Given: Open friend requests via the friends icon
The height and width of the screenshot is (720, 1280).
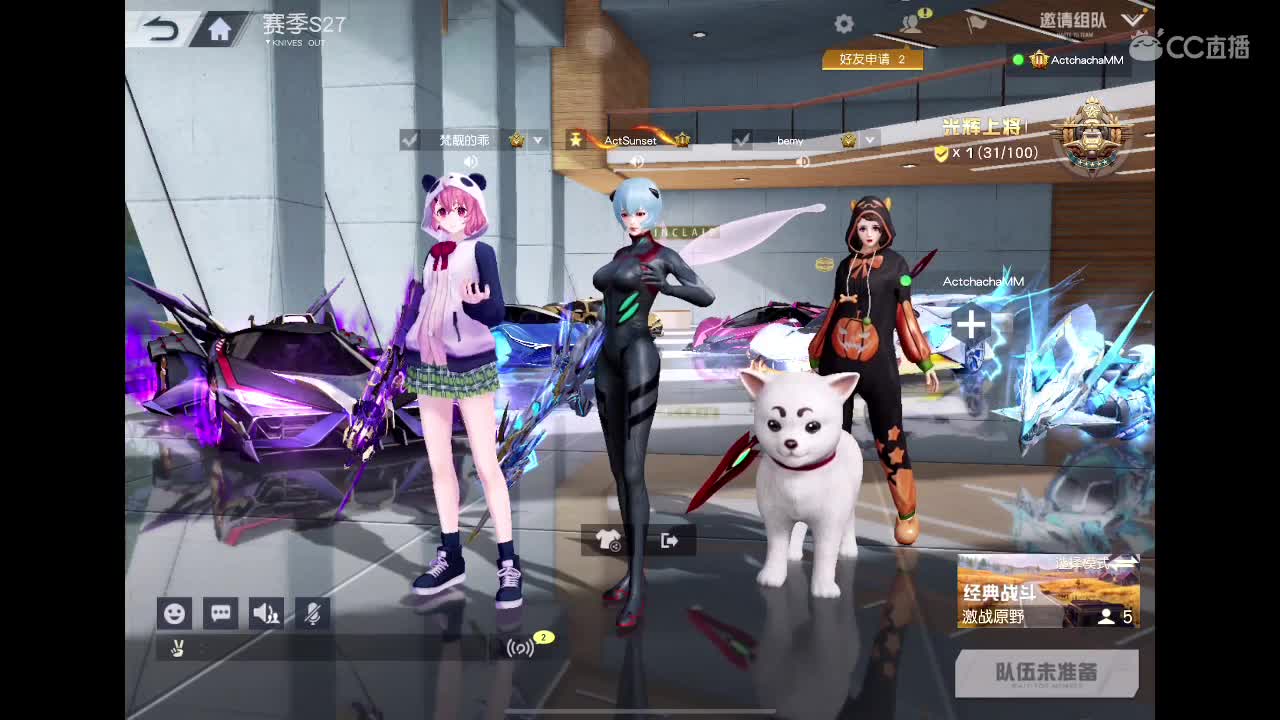Looking at the screenshot, I should tap(911, 22).
